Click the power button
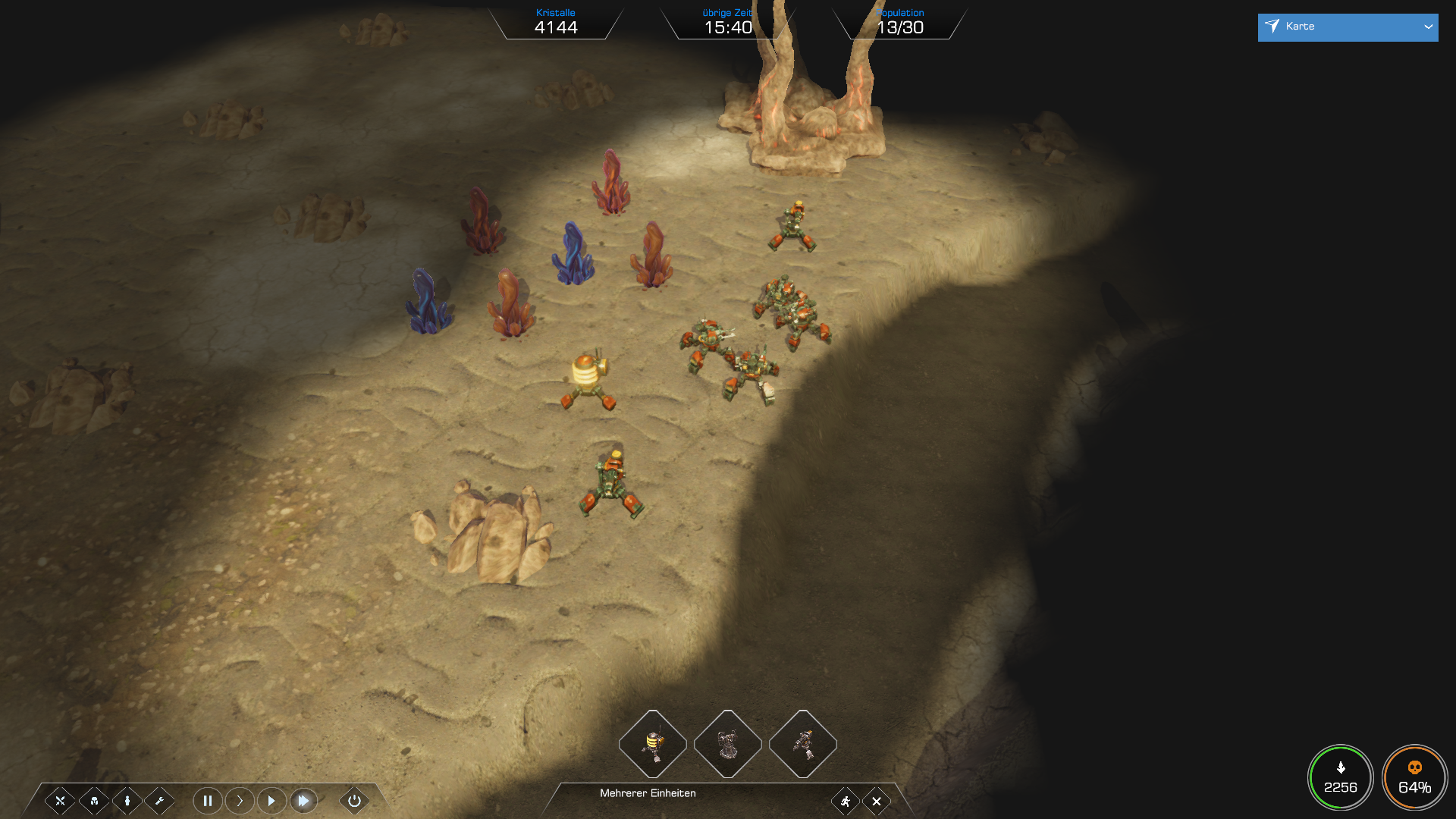This screenshot has height=819, width=1456. (354, 801)
